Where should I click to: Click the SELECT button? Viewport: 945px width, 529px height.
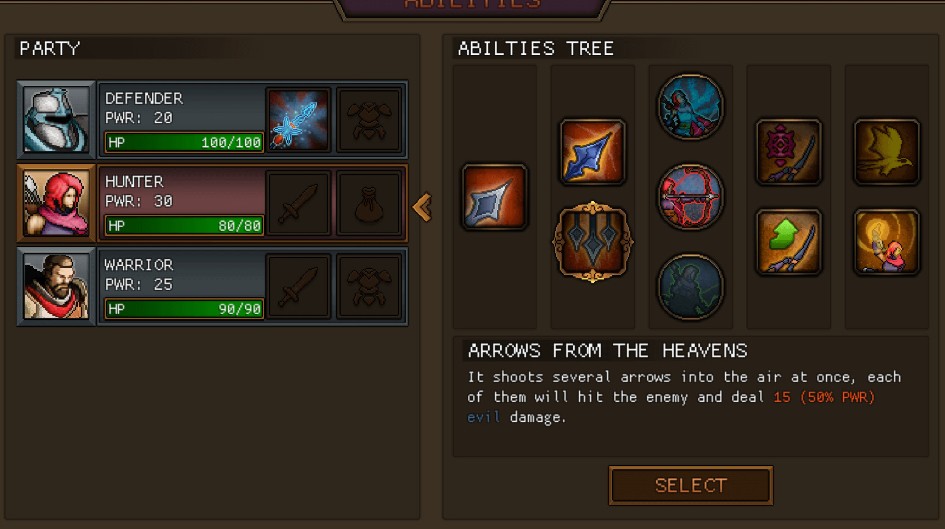tap(690, 486)
